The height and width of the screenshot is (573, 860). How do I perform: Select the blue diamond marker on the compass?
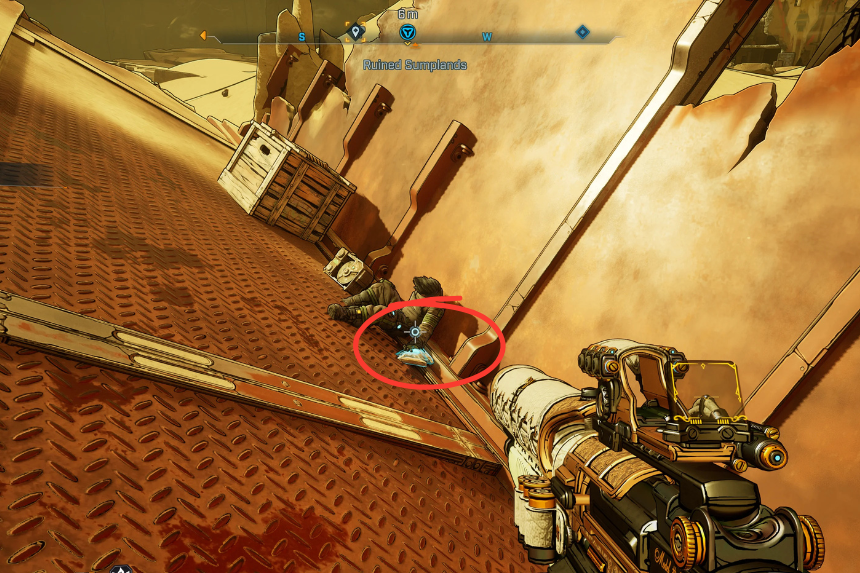(583, 33)
